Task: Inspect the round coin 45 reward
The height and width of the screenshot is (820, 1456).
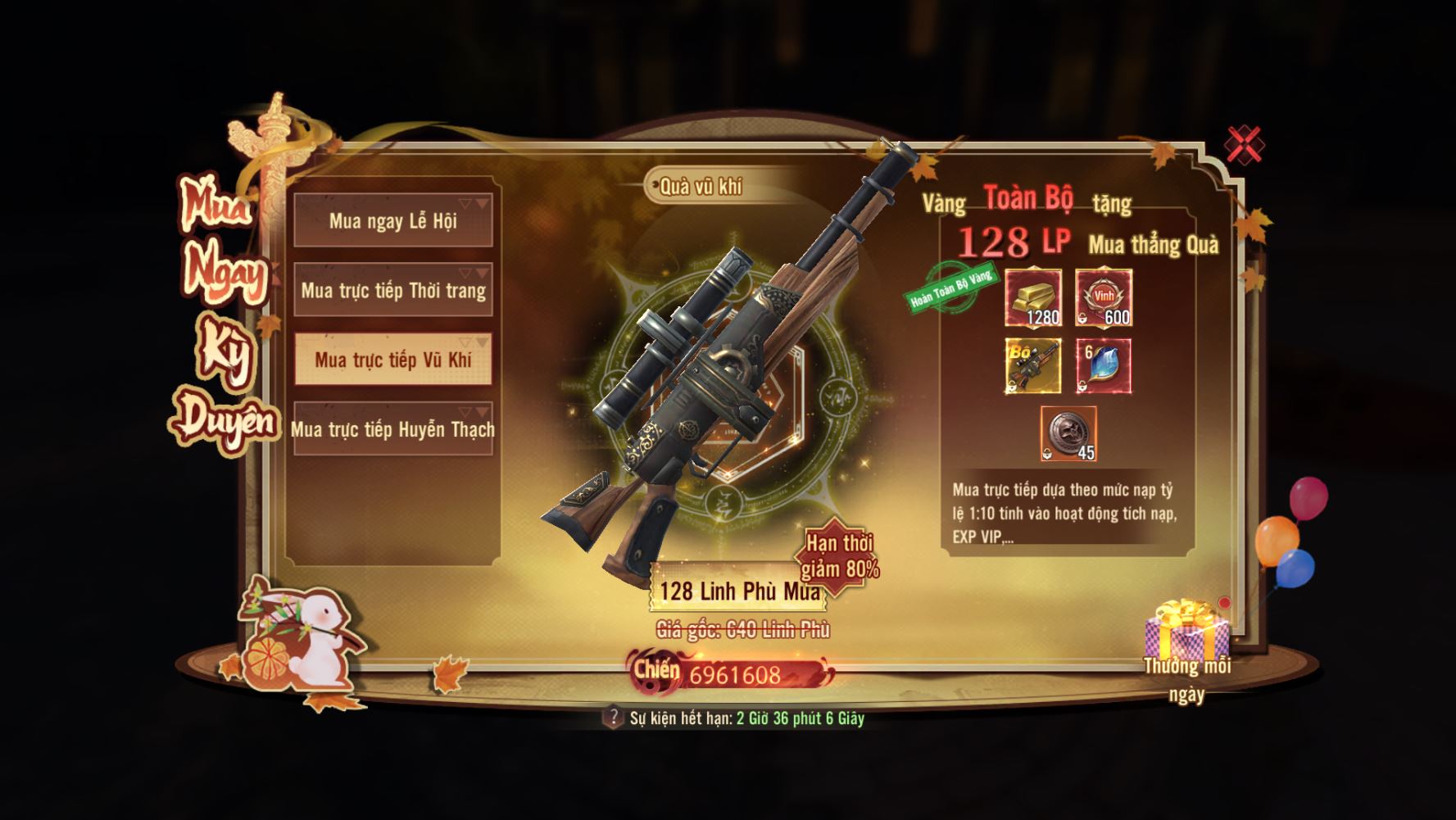Action: (x=1068, y=433)
